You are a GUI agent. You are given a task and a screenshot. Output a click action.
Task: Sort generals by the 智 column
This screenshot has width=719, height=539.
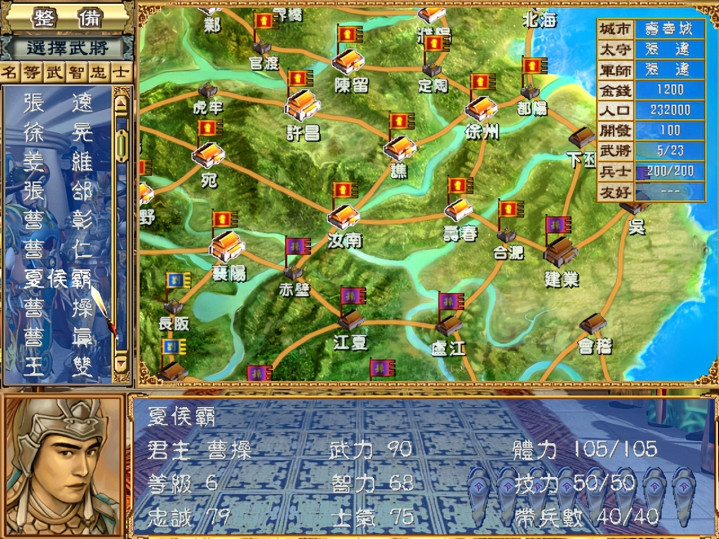(x=76, y=72)
